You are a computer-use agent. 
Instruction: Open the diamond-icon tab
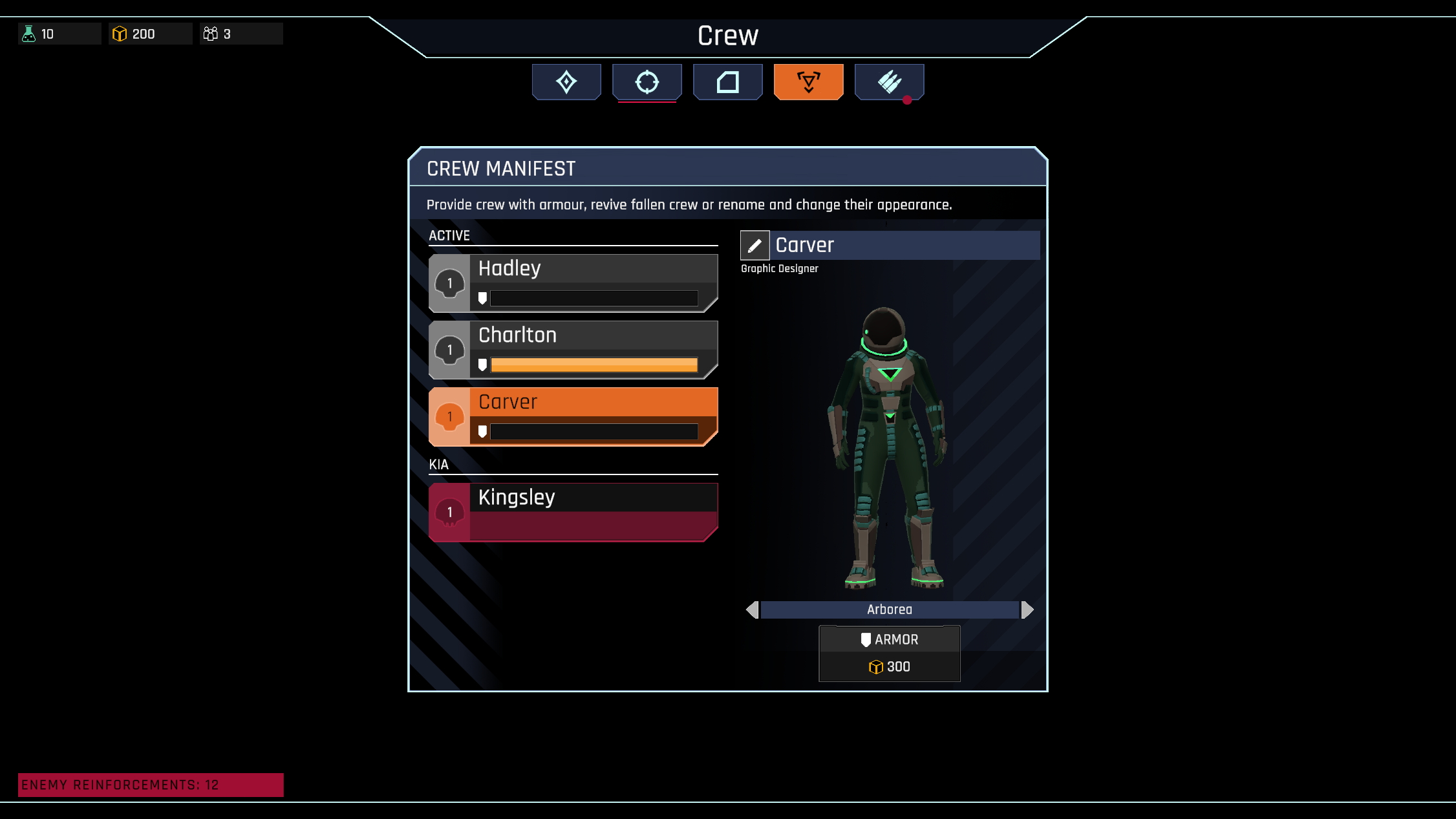point(566,82)
